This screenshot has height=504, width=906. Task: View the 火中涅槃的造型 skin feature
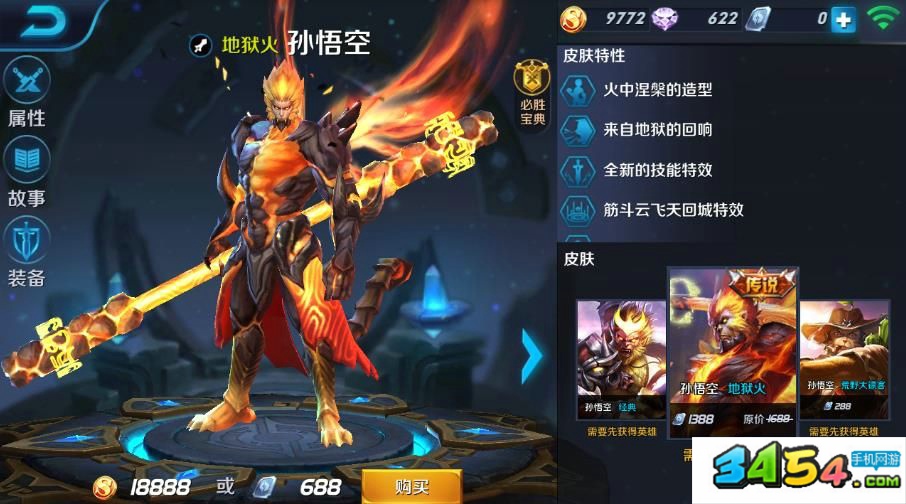(657, 89)
